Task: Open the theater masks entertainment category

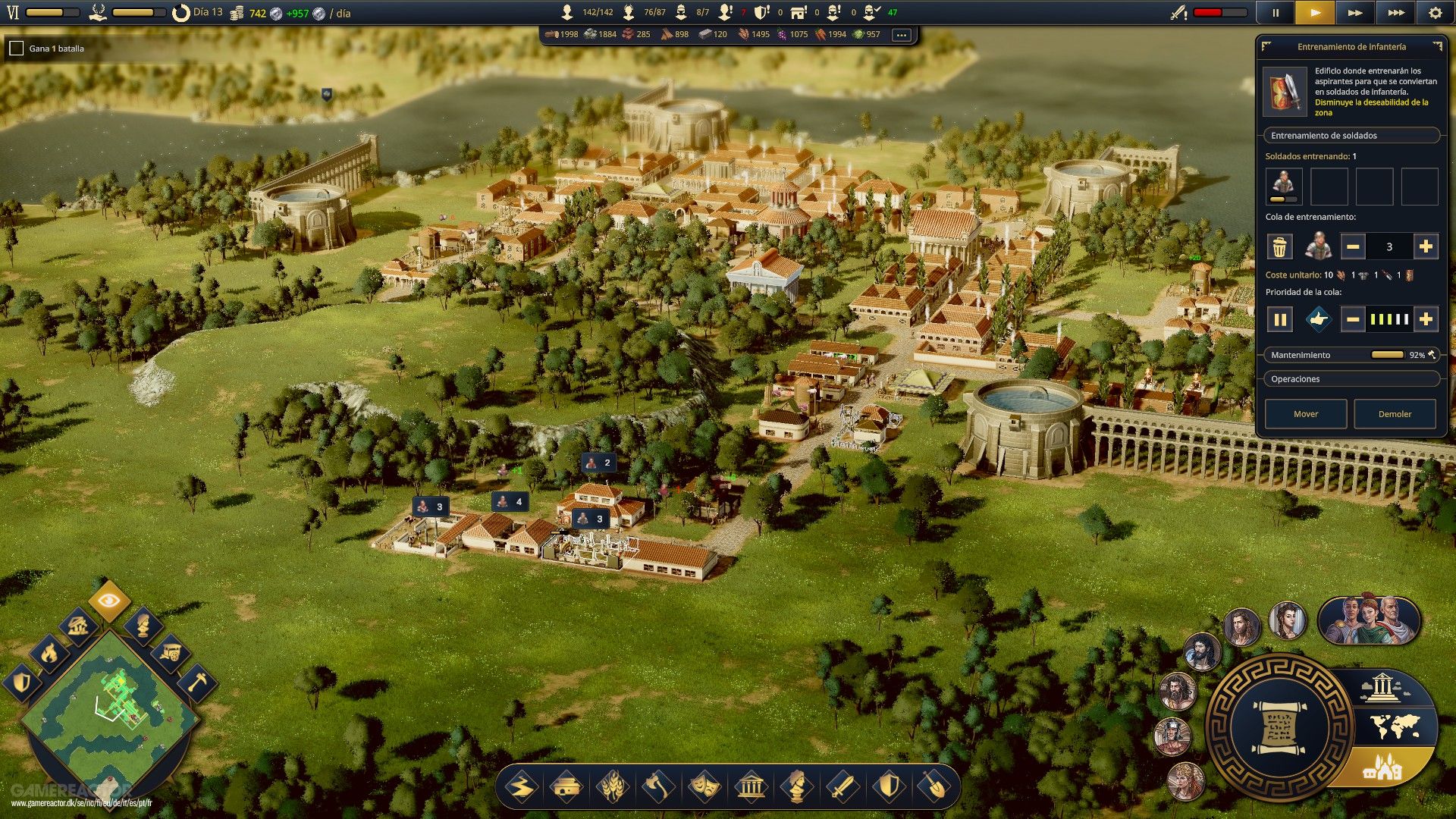Action: click(704, 787)
